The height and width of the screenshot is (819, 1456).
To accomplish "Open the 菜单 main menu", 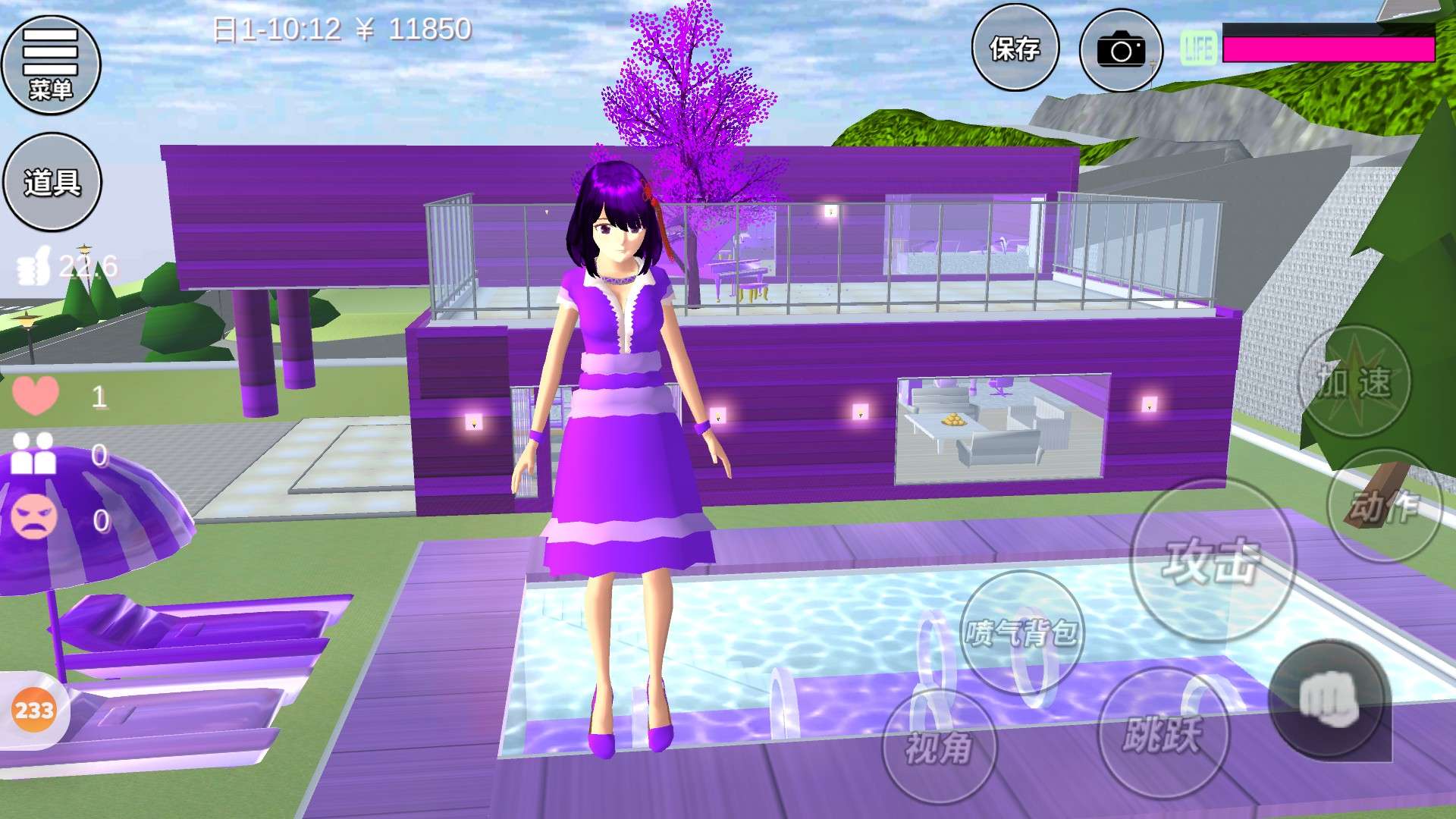I will 51,65.
